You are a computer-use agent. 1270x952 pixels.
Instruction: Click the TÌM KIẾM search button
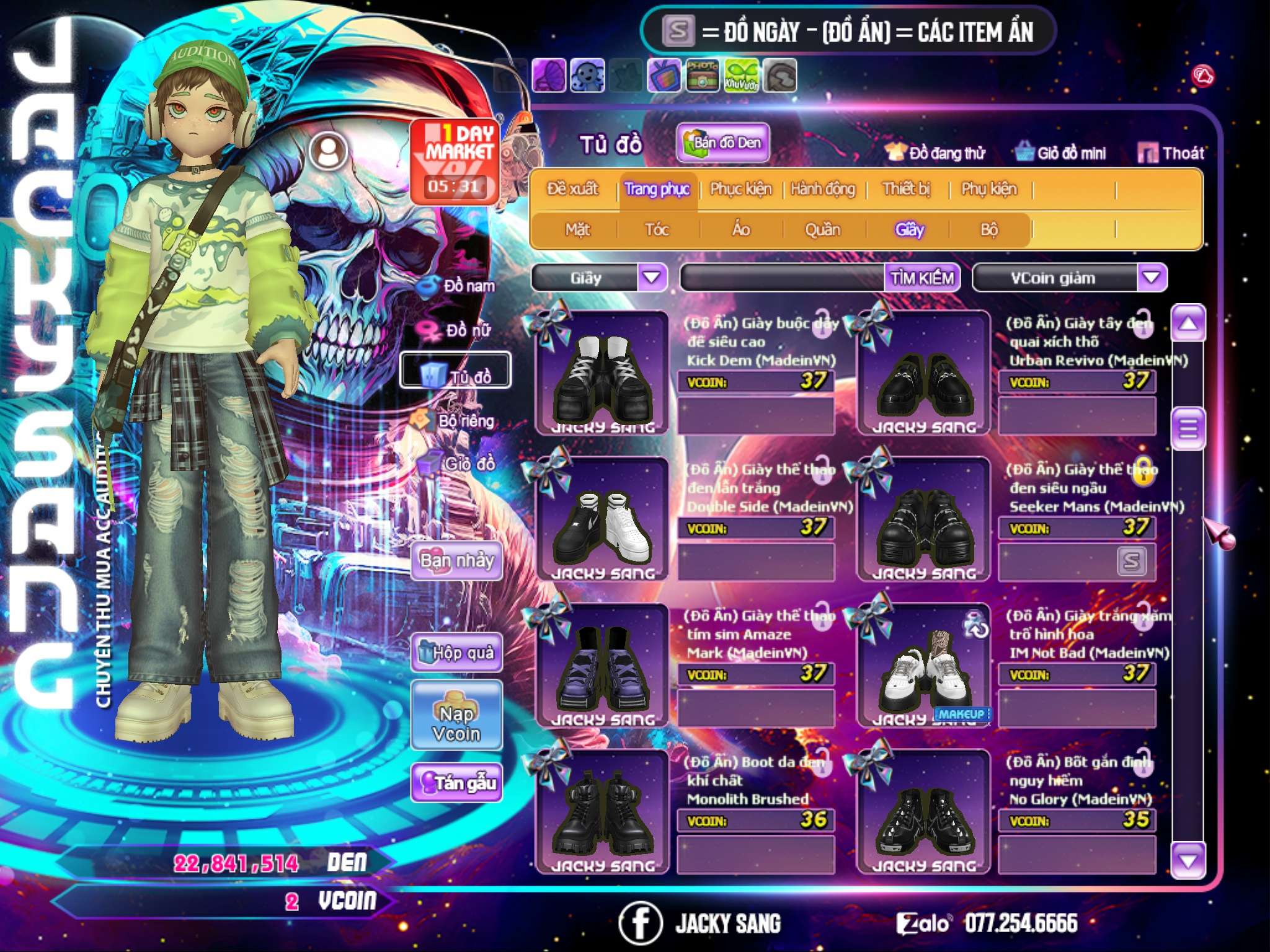click(x=921, y=278)
